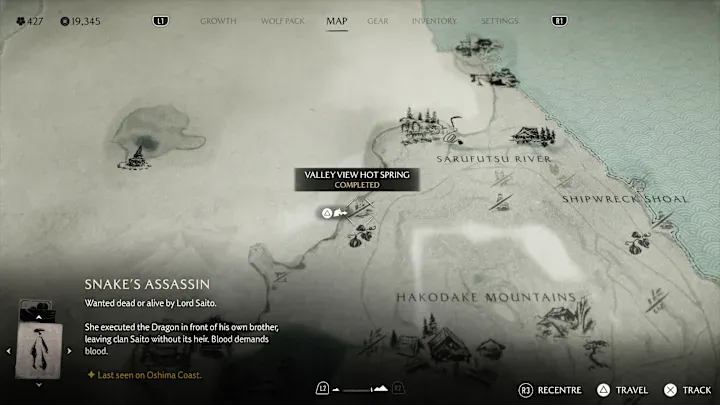Choose the campfire marker on the lake island
This screenshot has height=405, width=720.
pos(138,155)
